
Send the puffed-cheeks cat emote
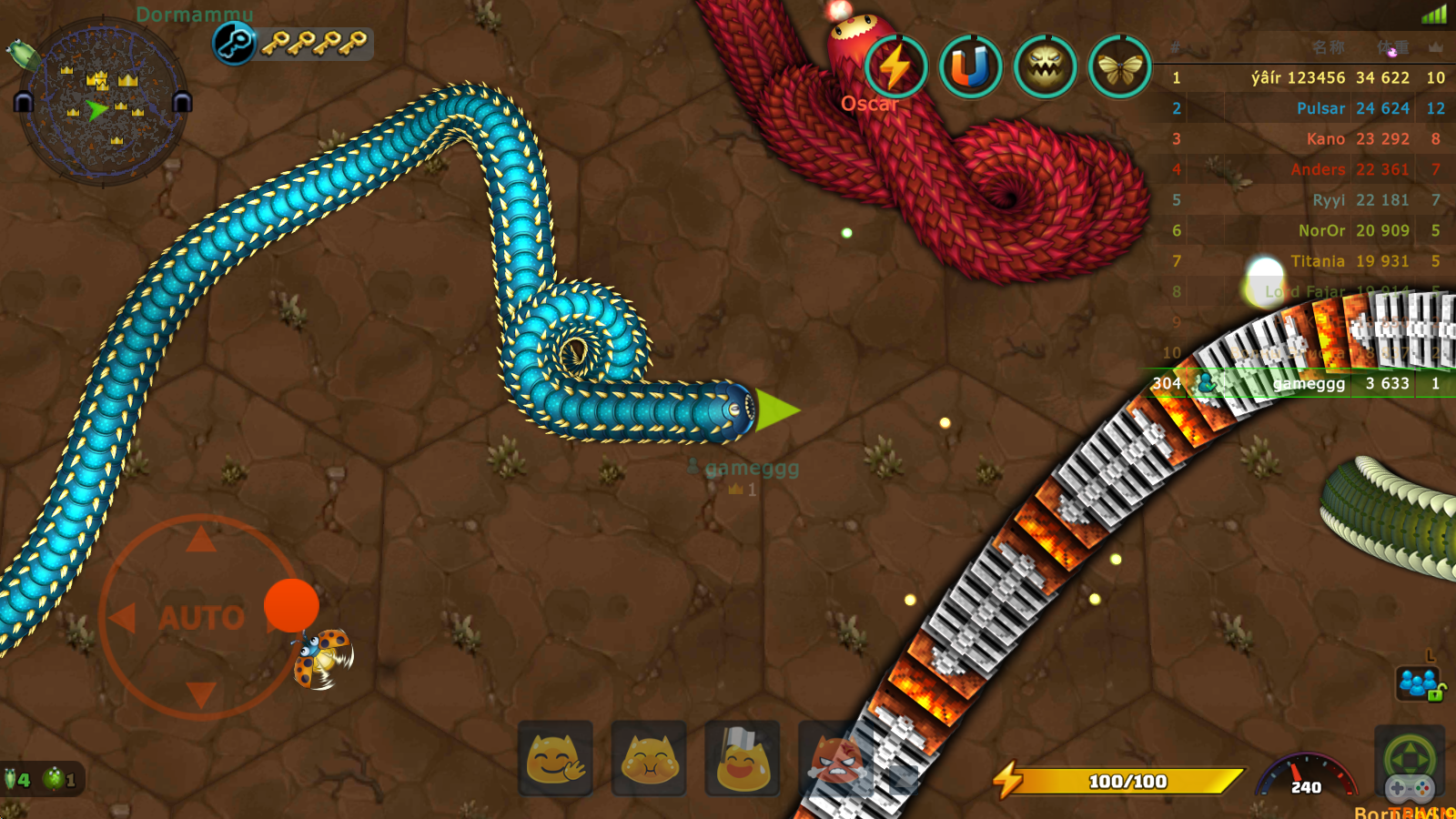pyautogui.click(x=649, y=759)
